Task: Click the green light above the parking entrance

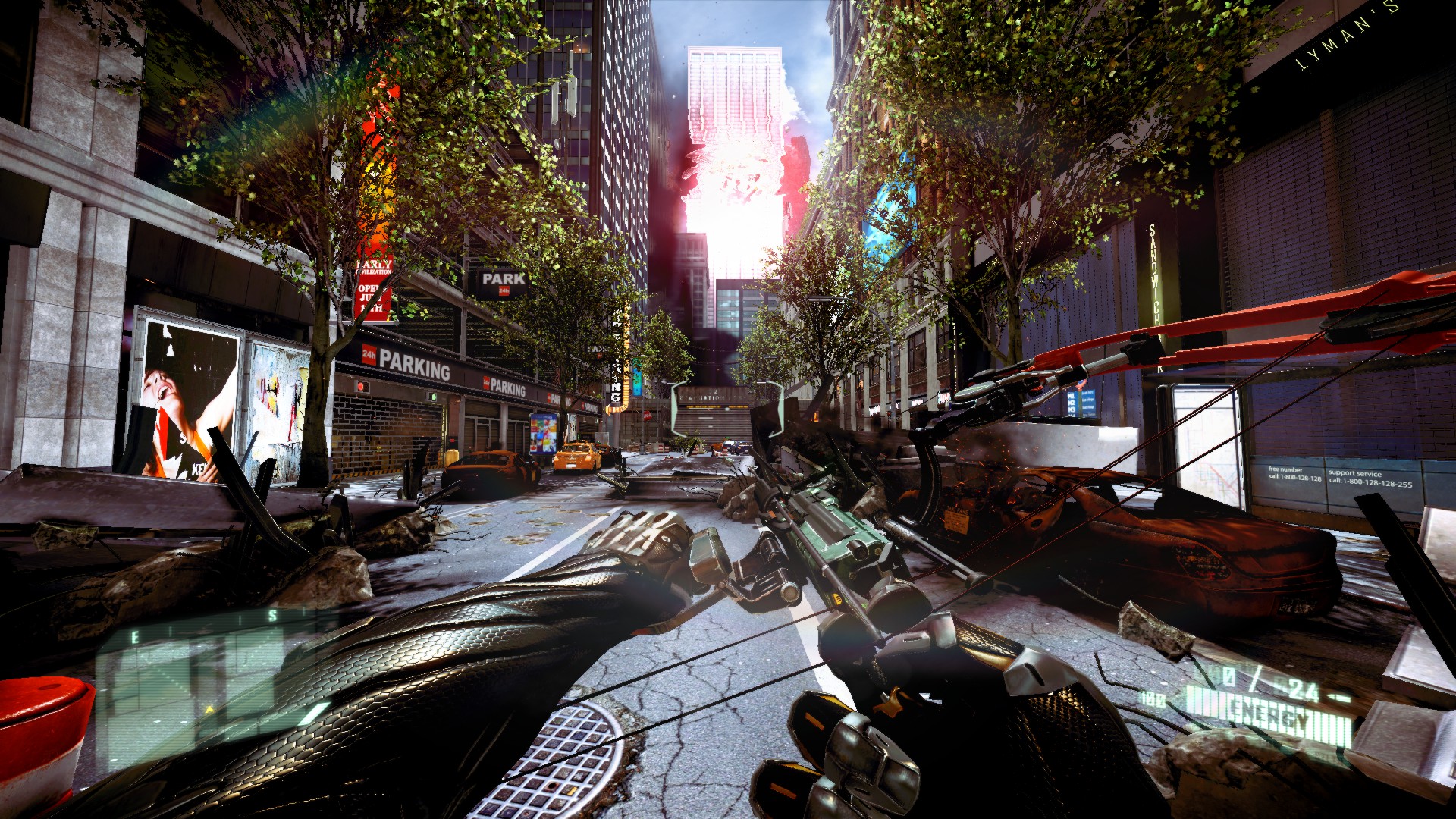Action: [433, 397]
